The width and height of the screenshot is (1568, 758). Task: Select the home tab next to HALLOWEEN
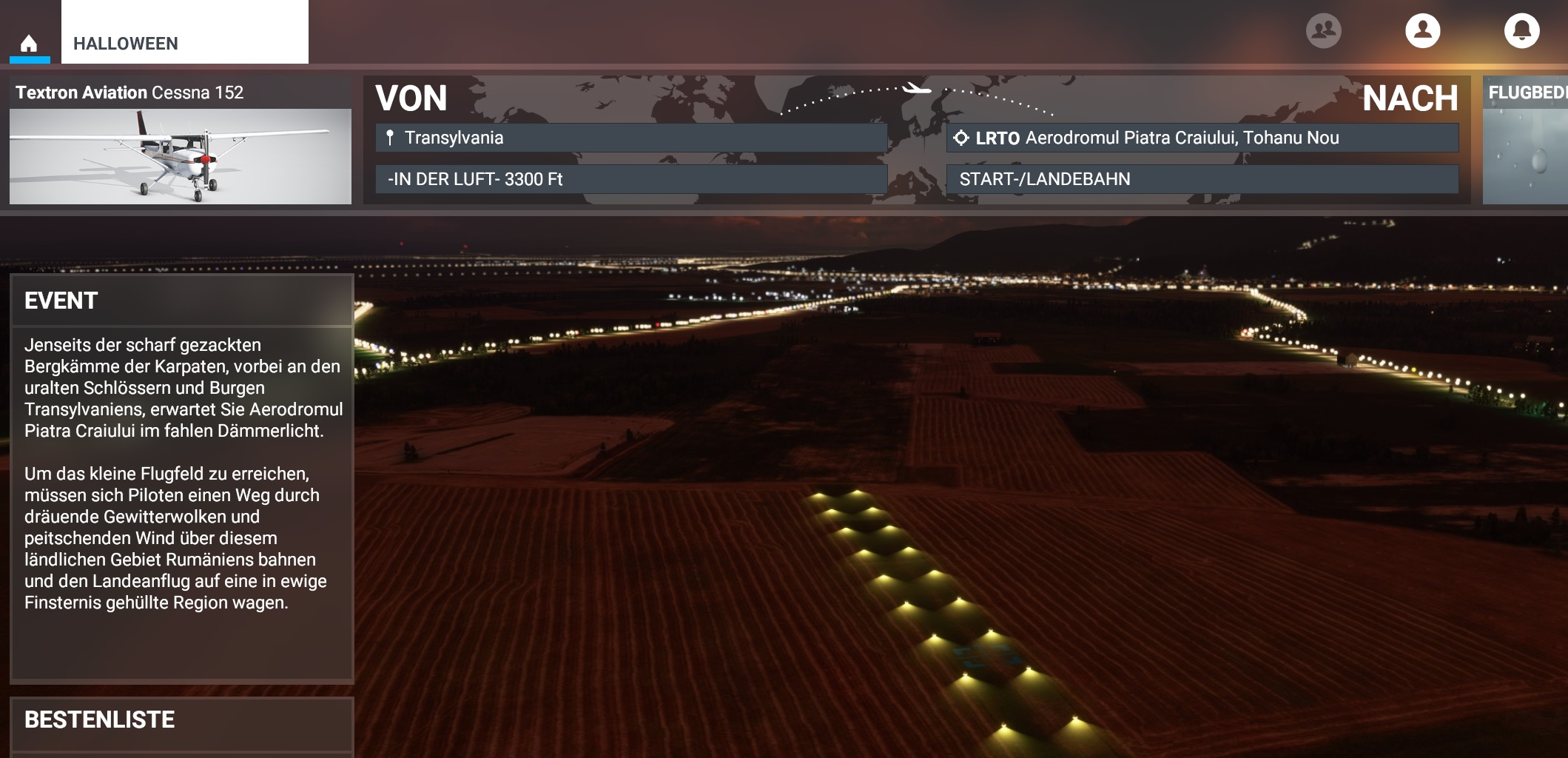coord(28,43)
